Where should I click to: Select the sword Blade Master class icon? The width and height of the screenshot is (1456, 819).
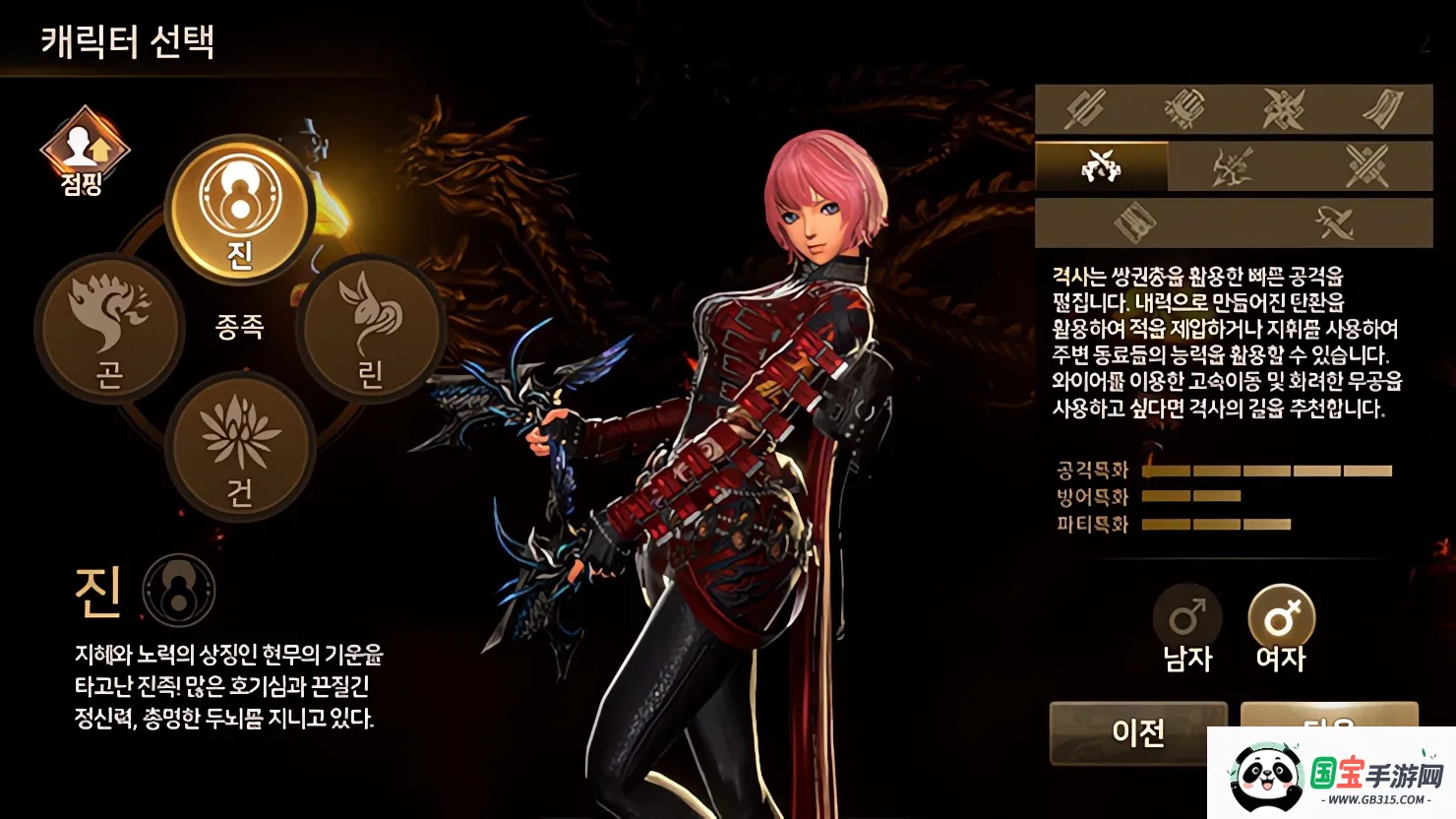(x=1085, y=108)
